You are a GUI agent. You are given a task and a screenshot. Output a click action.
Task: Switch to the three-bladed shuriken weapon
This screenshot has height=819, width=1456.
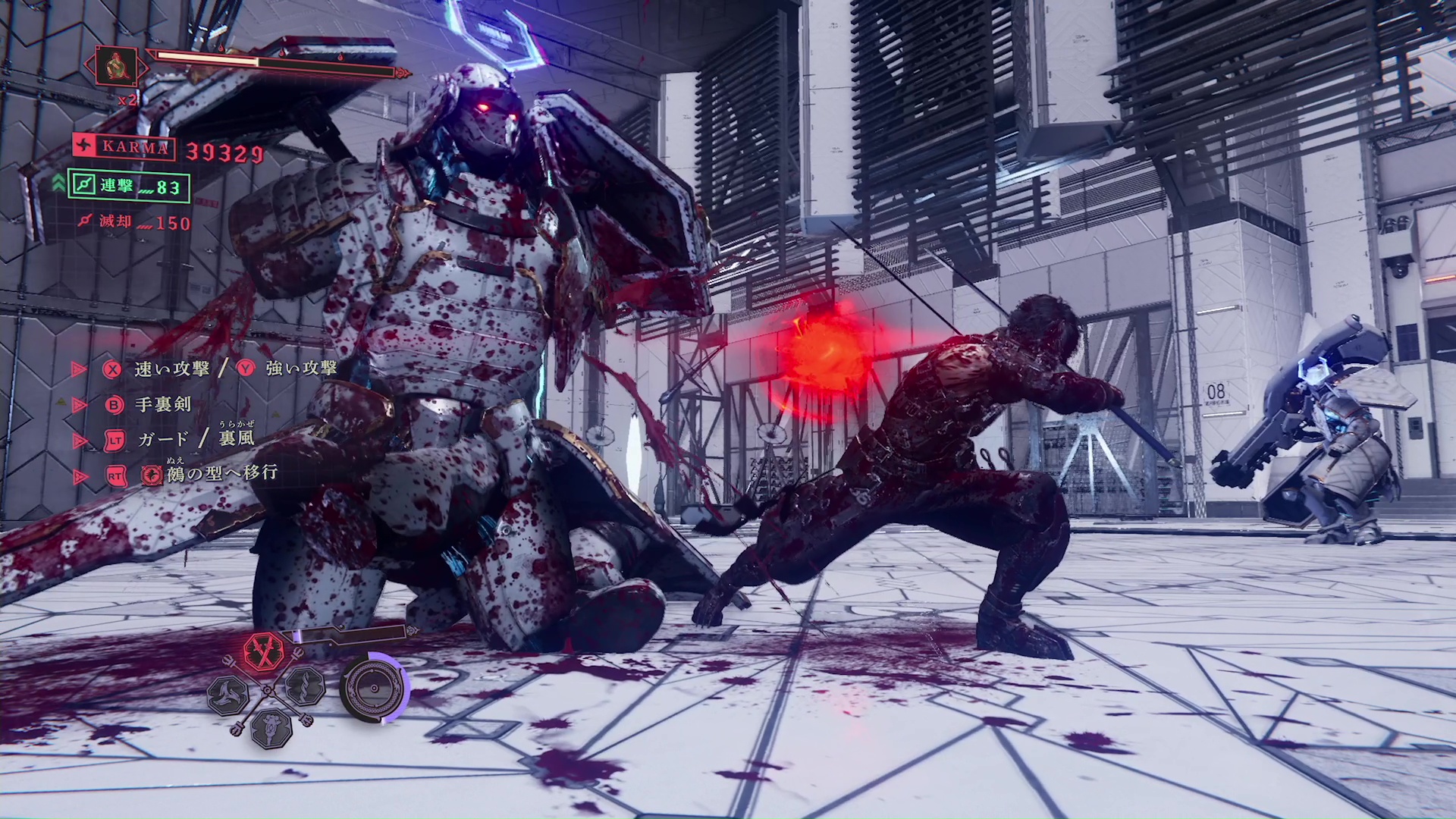coord(228,692)
